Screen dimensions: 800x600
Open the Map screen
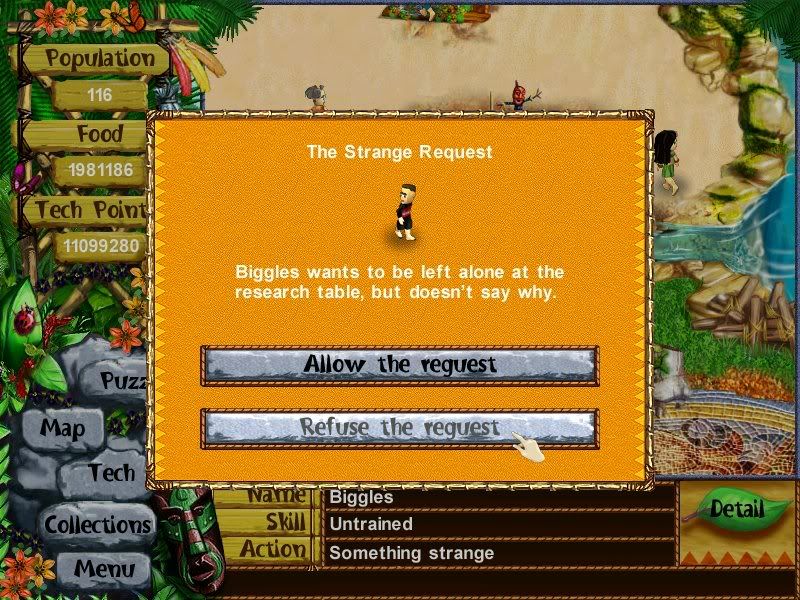62,430
